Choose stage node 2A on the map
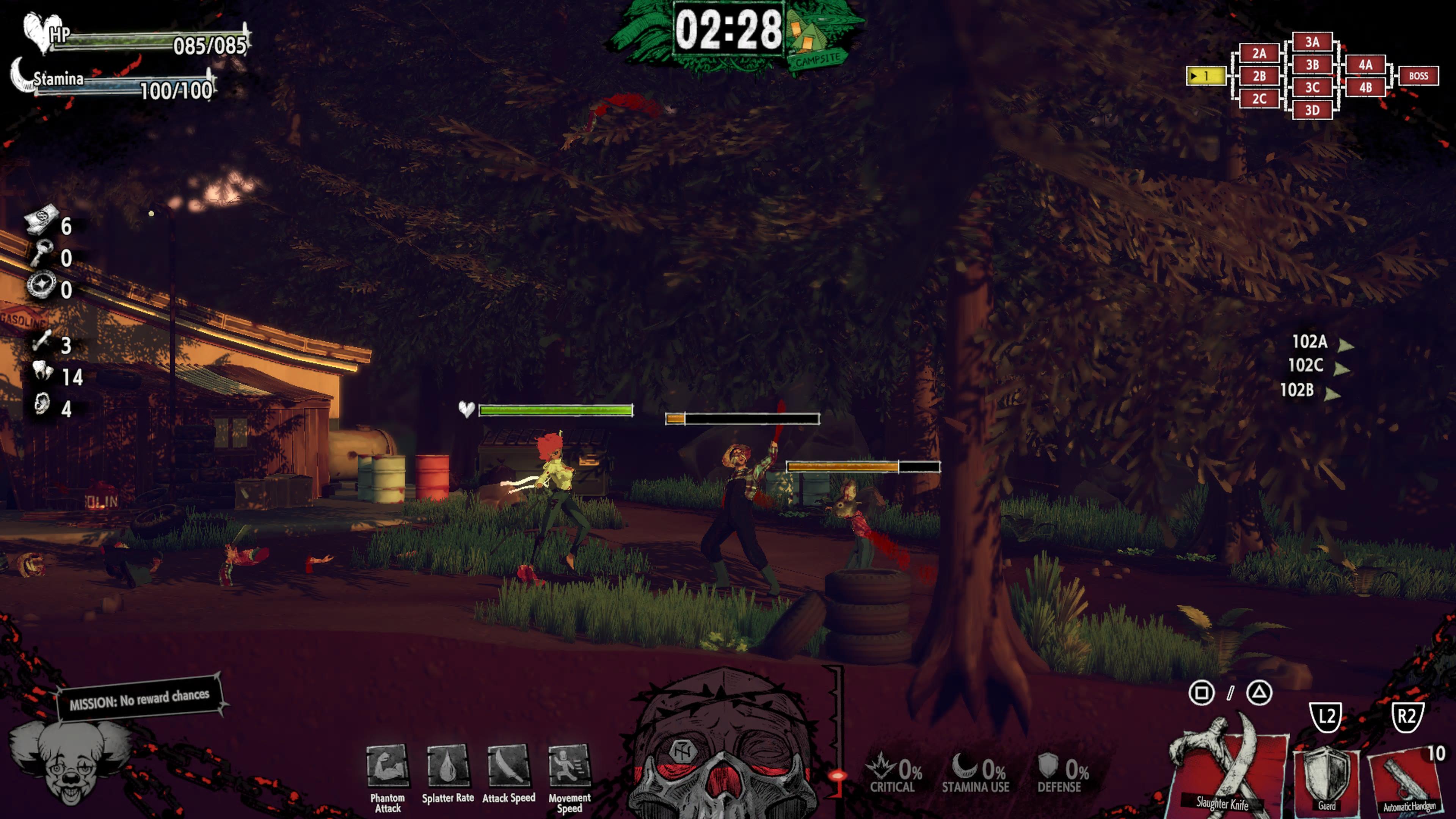The height and width of the screenshot is (819, 1456). (x=1259, y=53)
